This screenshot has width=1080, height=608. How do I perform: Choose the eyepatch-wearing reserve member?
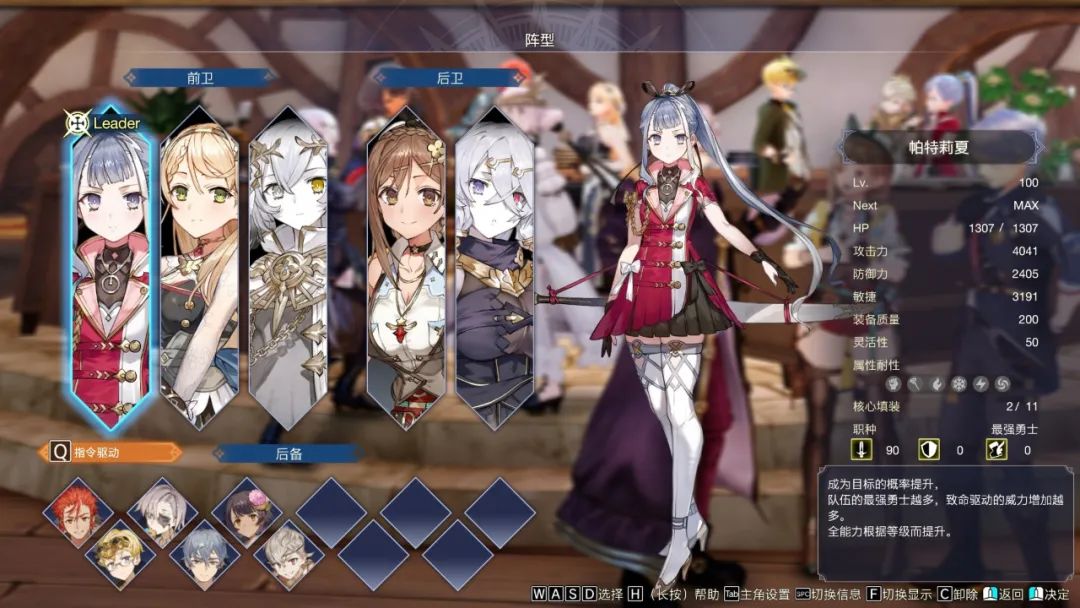(x=162, y=511)
